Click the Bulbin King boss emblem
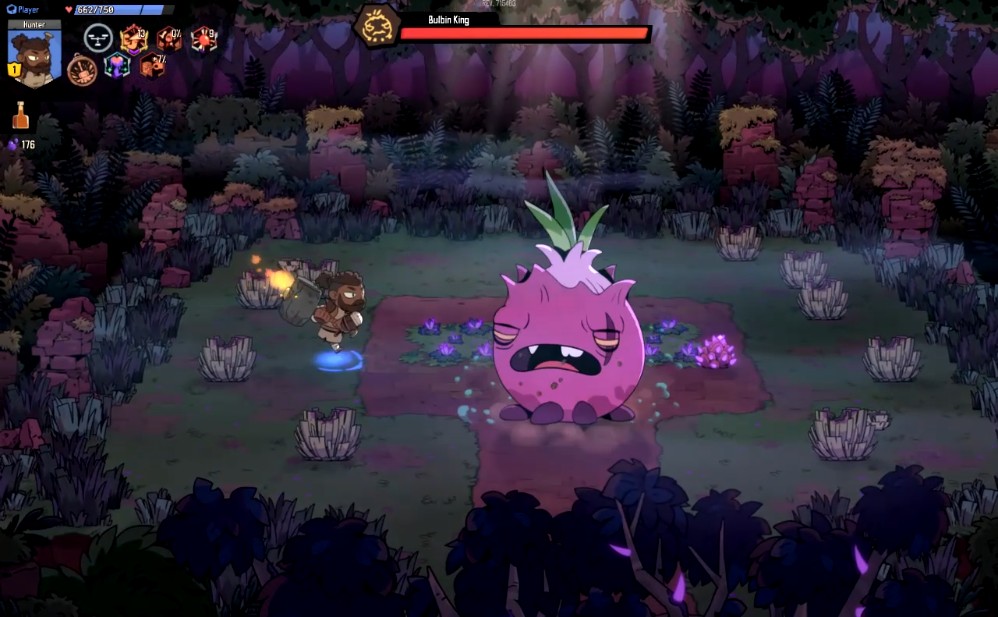 378,26
